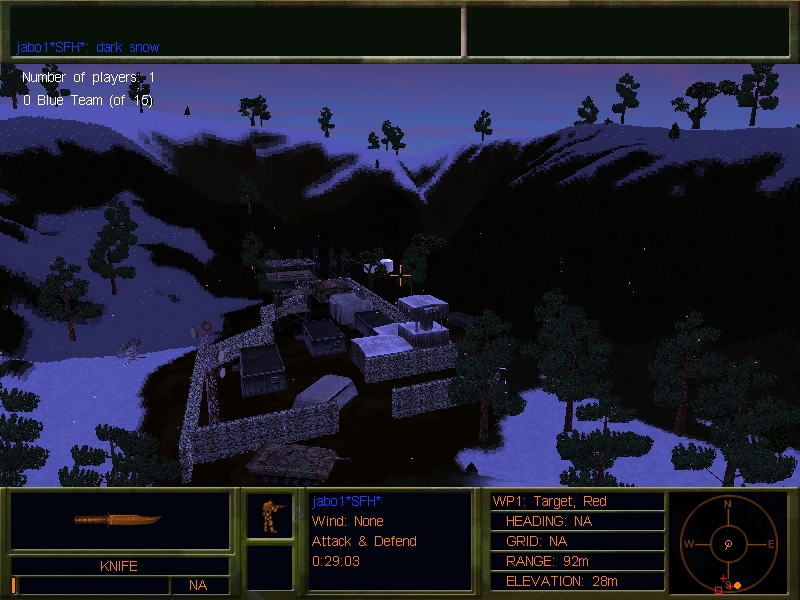Image resolution: width=800 pixels, height=600 pixels.
Task: Click the soldier stance icon
Action: [x=269, y=515]
